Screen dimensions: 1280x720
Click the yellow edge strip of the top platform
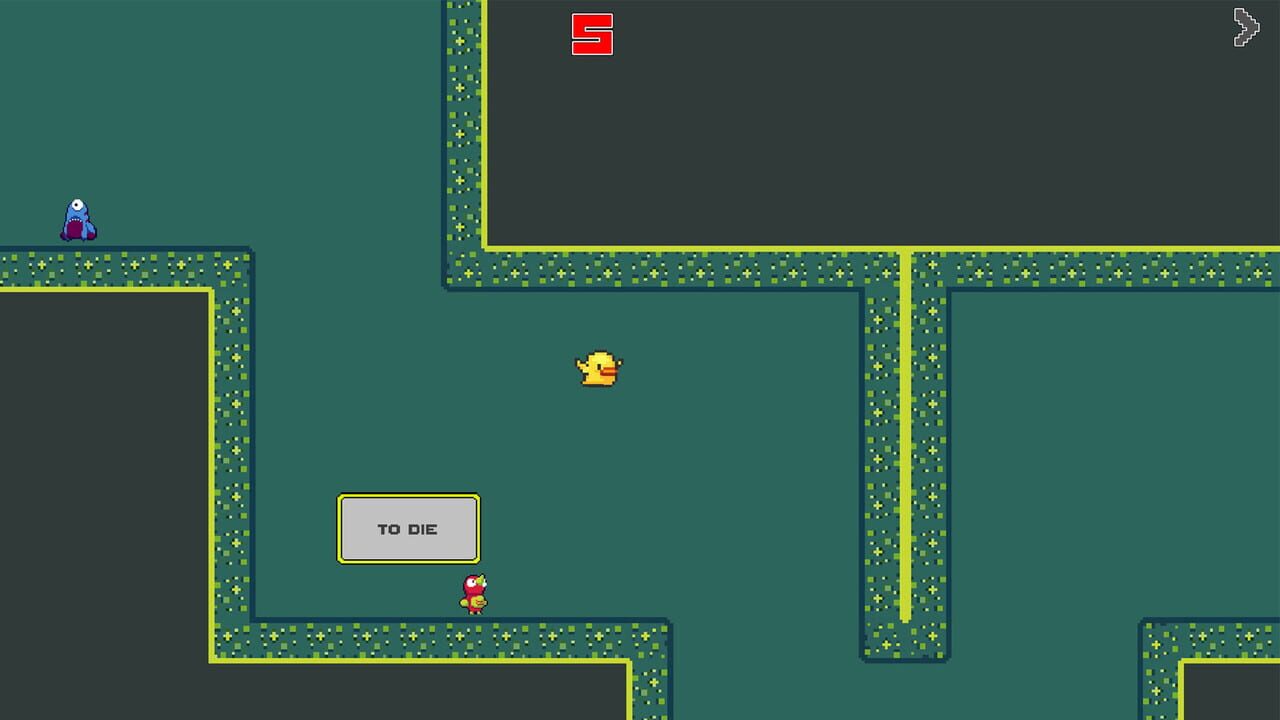coord(700,248)
